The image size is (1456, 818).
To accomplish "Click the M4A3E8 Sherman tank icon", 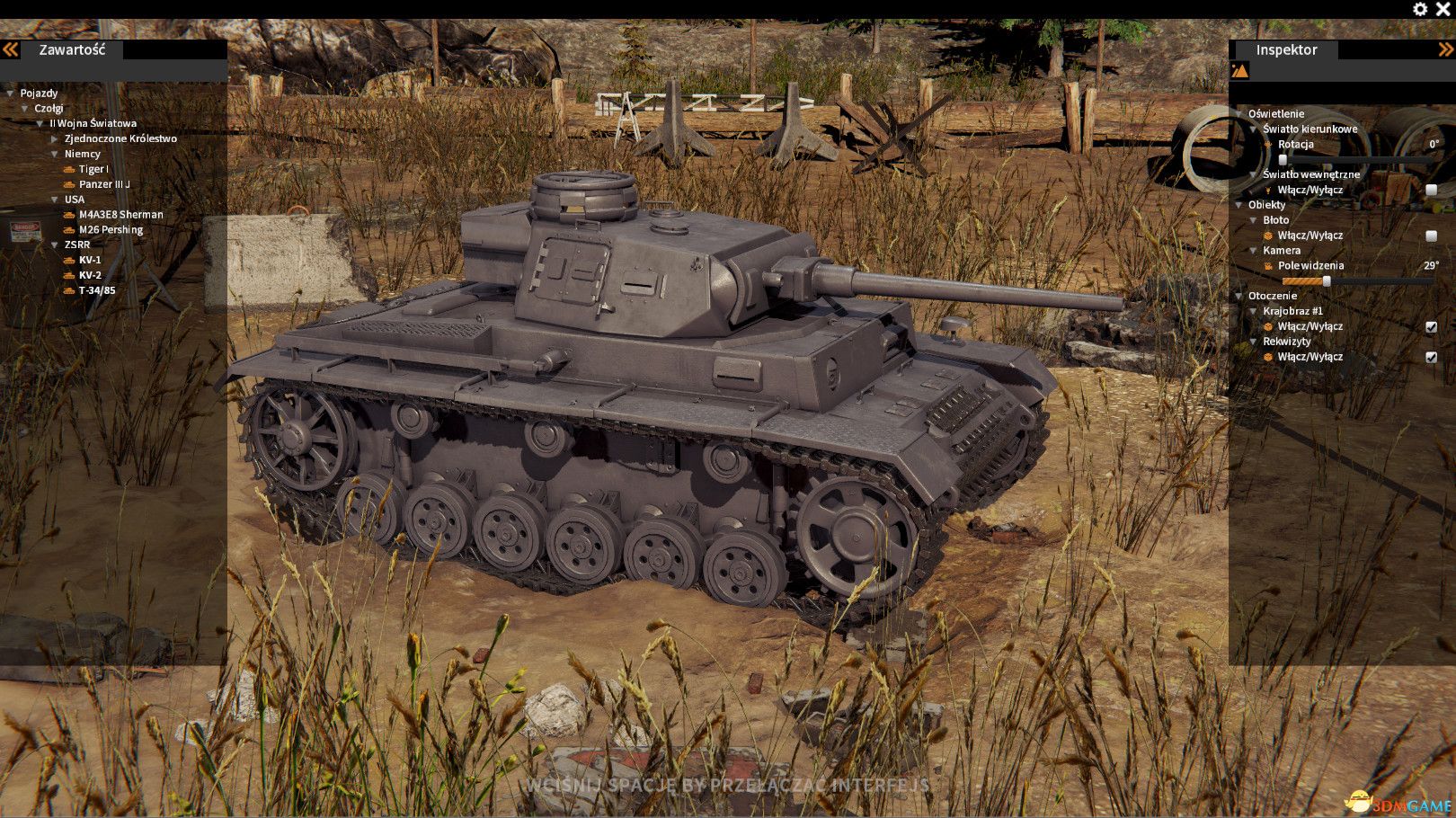I will (x=70, y=214).
